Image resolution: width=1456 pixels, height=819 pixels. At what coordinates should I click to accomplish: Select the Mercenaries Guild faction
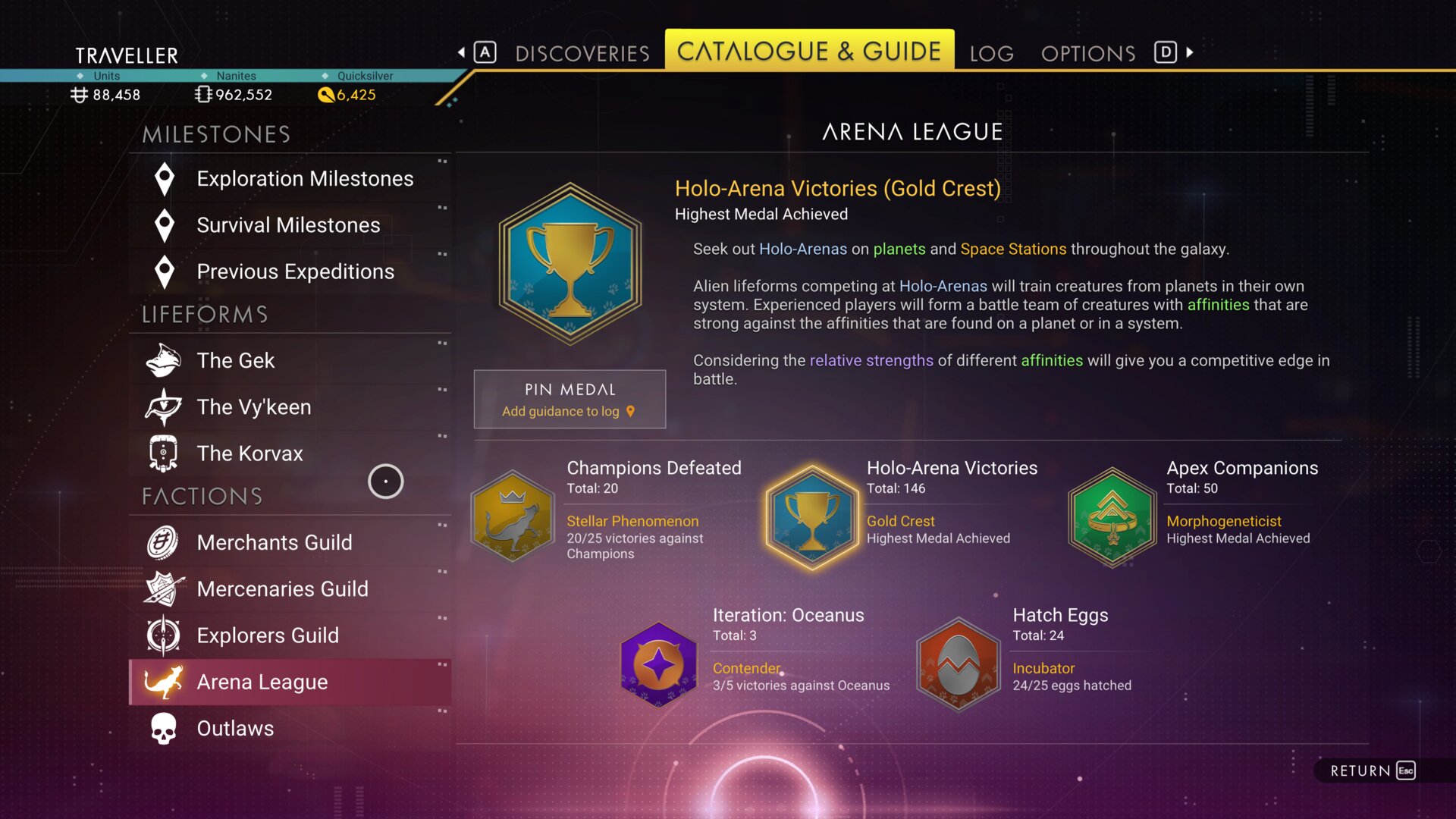[x=282, y=589]
